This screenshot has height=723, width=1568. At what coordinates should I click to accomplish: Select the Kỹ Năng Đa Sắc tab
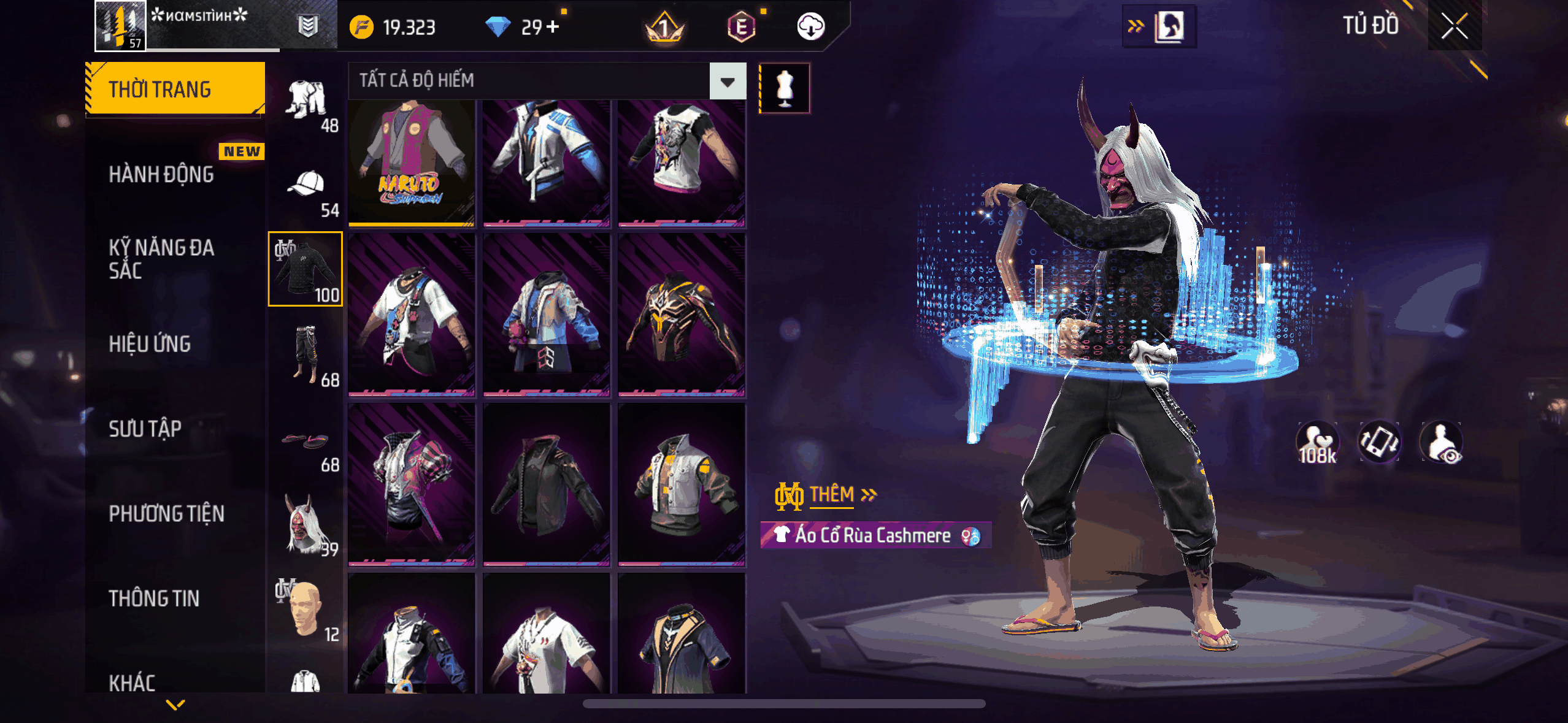click(162, 259)
